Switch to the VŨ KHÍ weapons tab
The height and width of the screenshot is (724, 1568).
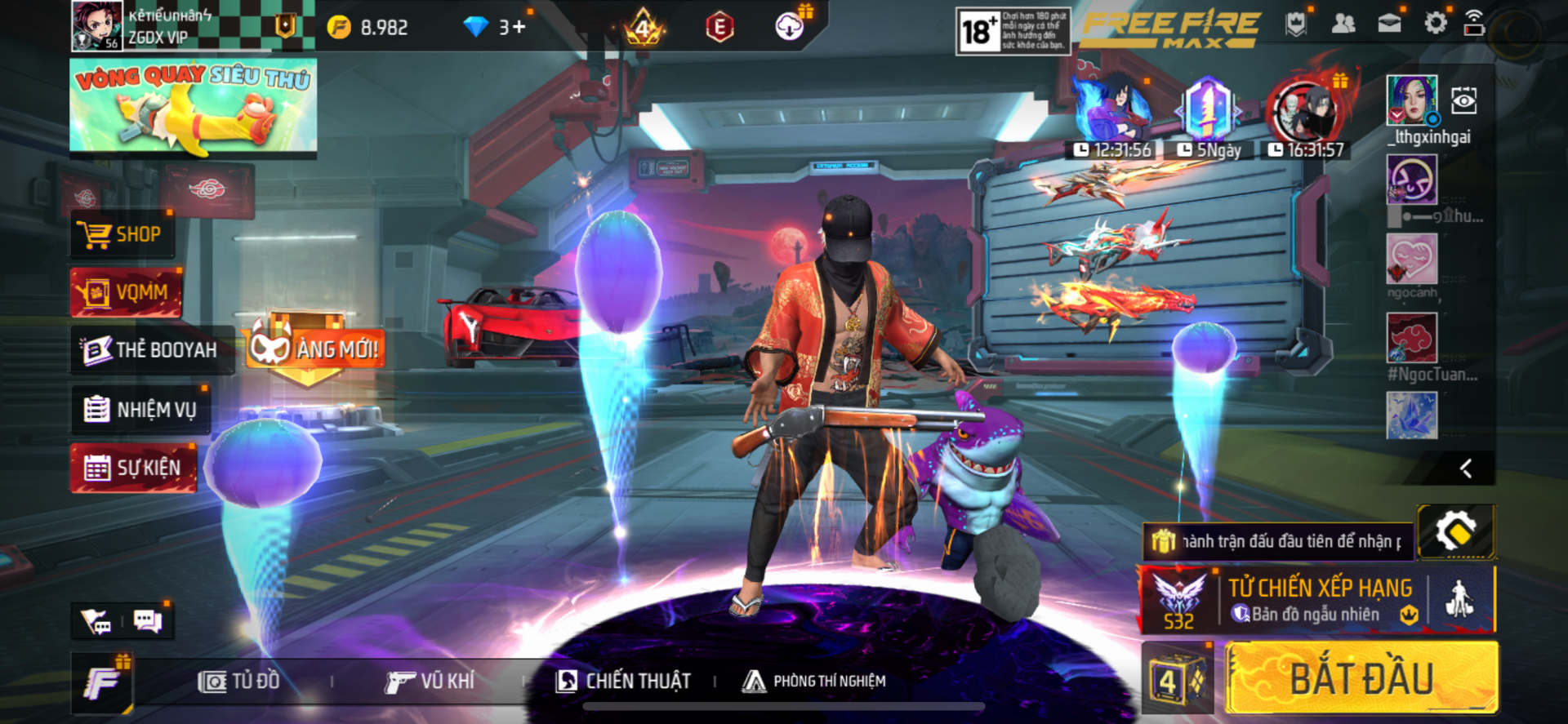(x=430, y=681)
